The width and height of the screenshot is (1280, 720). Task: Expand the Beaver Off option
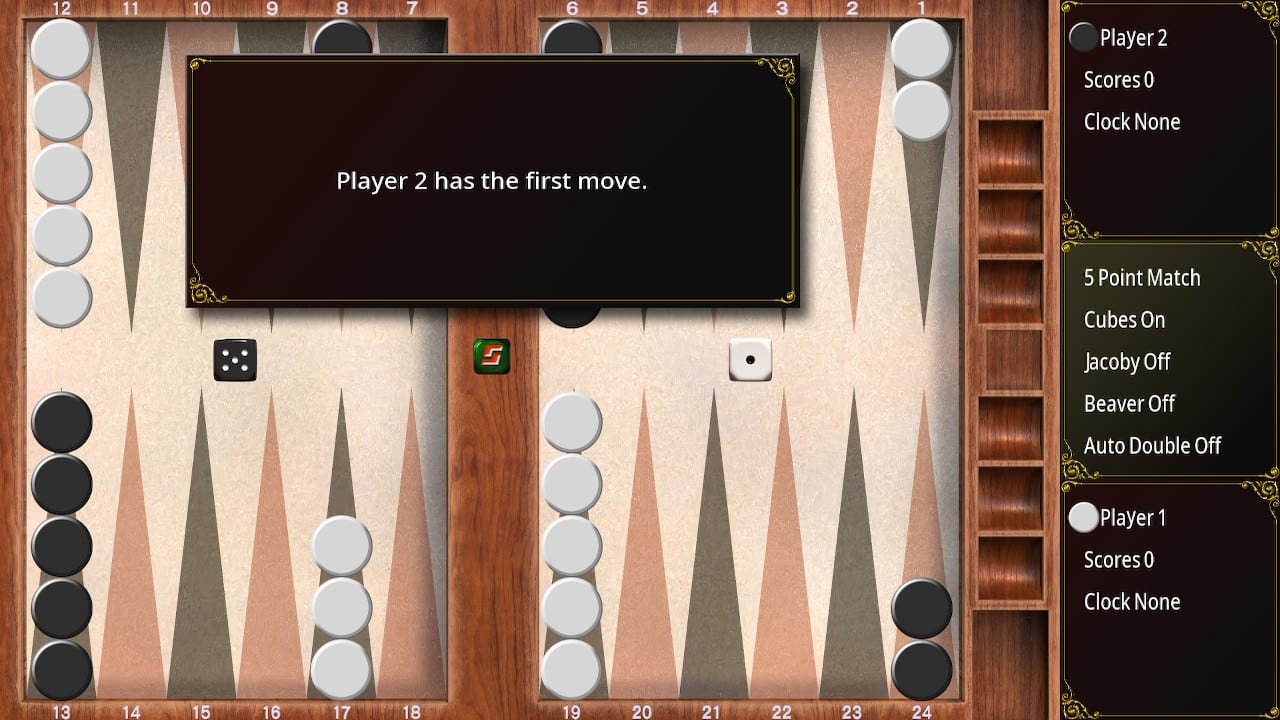[x=1129, y=403]
